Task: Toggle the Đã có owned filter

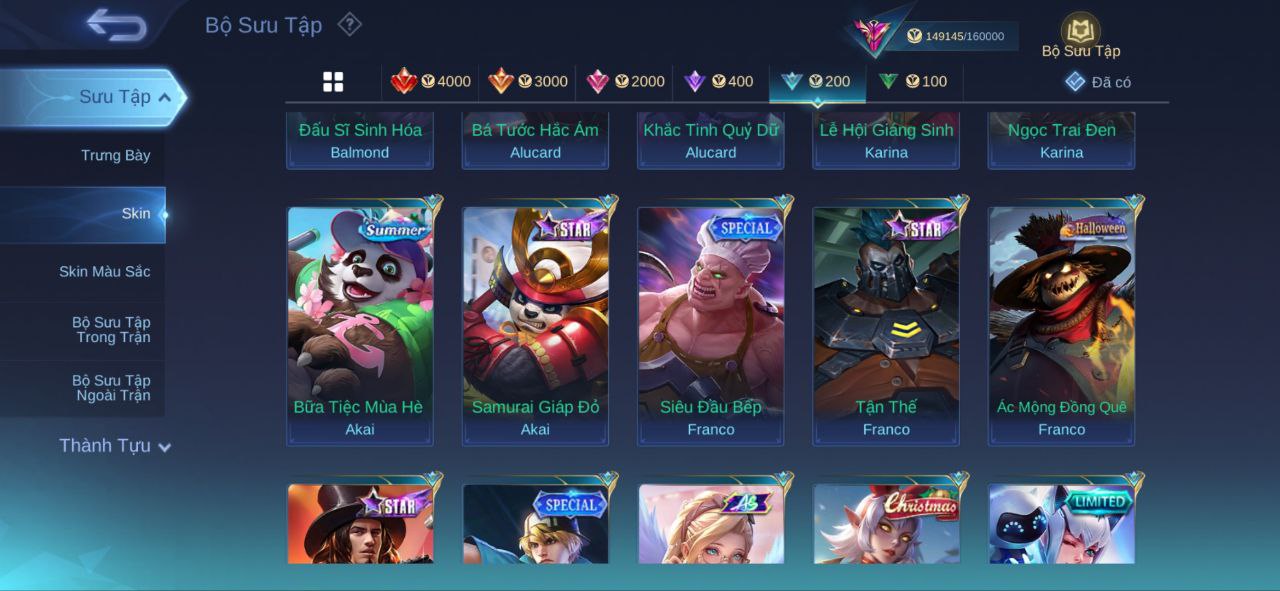Action: tap(1098, 82)
